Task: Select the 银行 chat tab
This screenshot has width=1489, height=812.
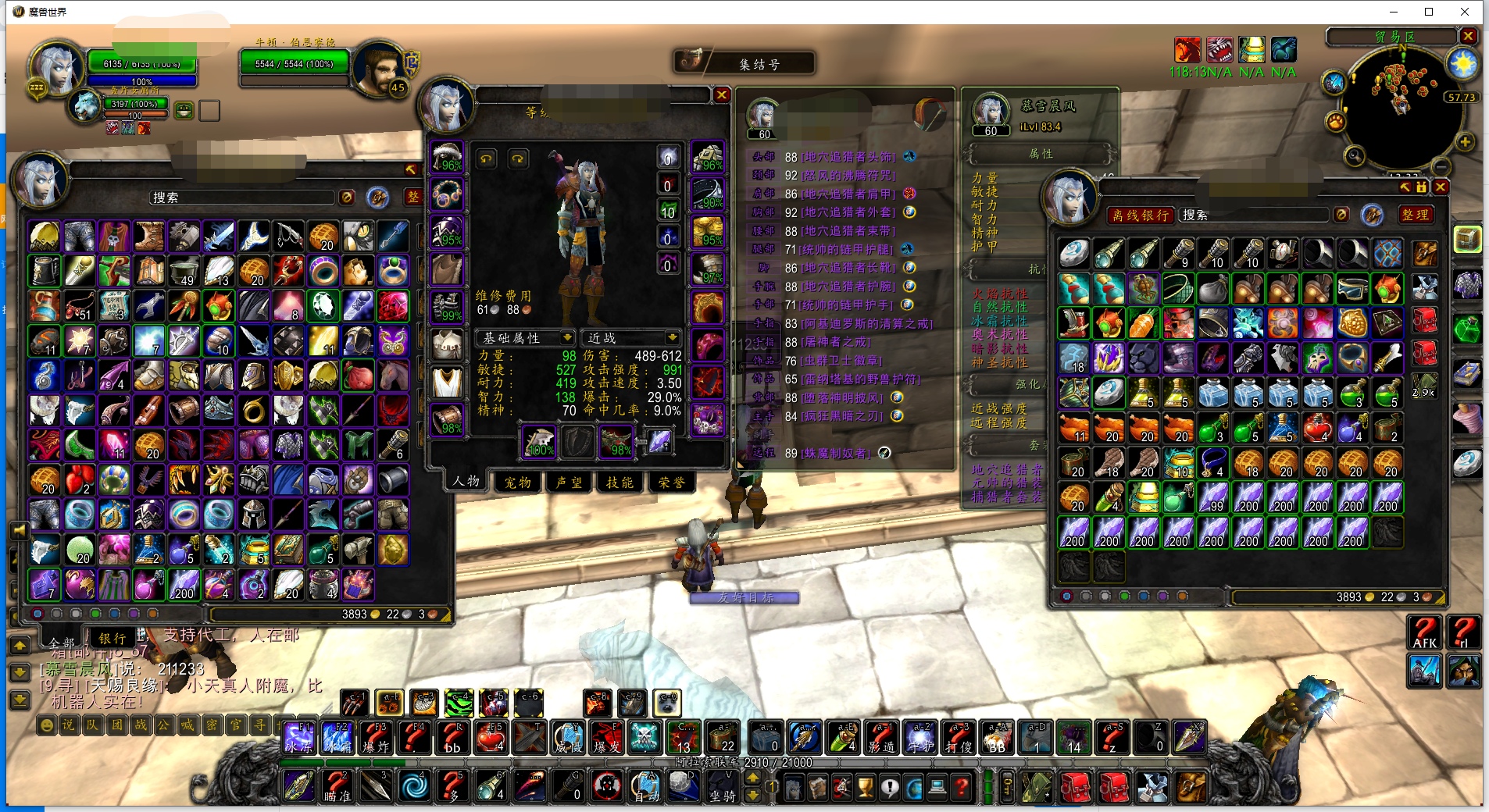Action: click(x=112, y=638)
